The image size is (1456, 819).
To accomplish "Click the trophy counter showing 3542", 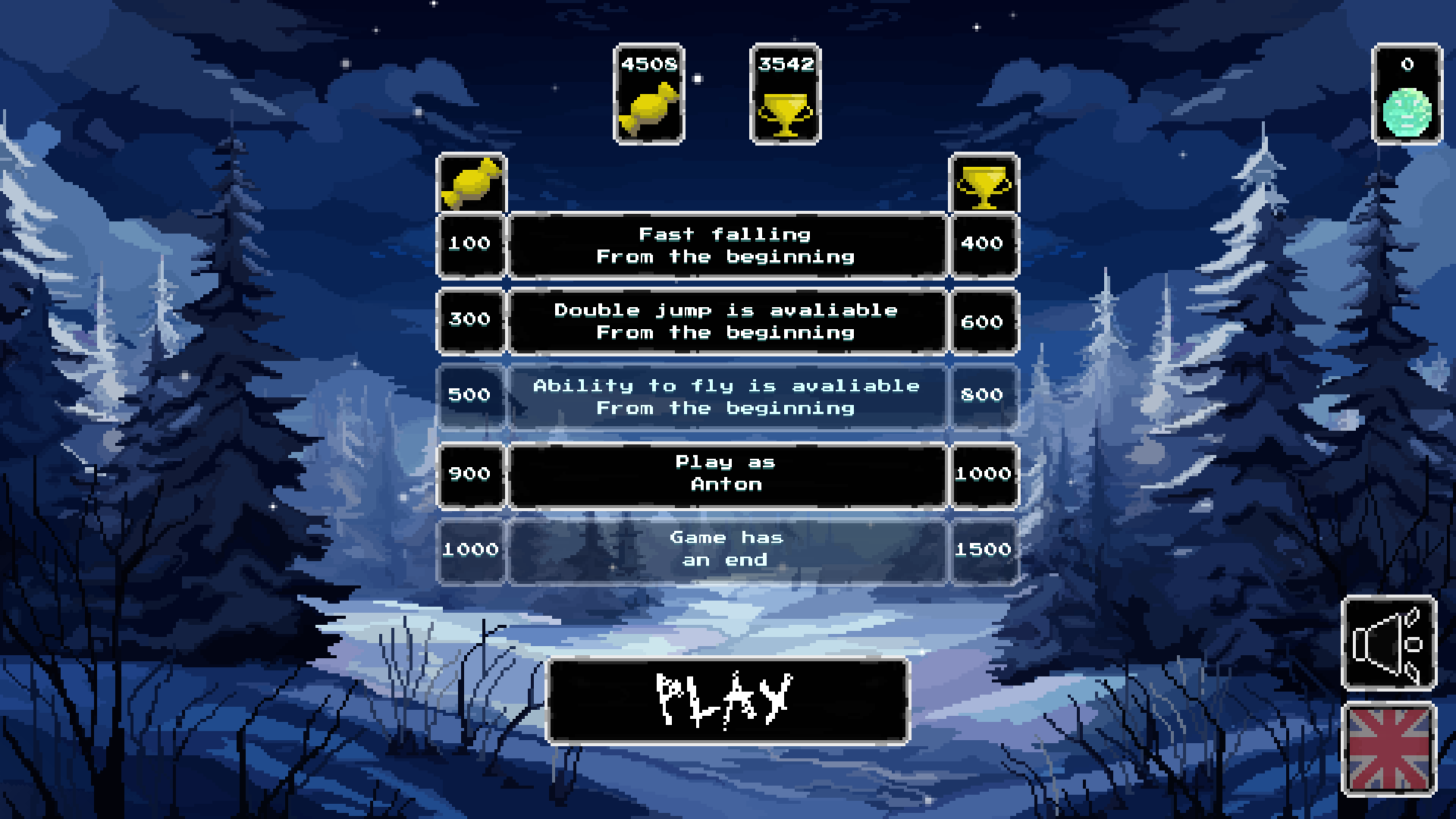I will pyautogui.click(x=785, y=95).
